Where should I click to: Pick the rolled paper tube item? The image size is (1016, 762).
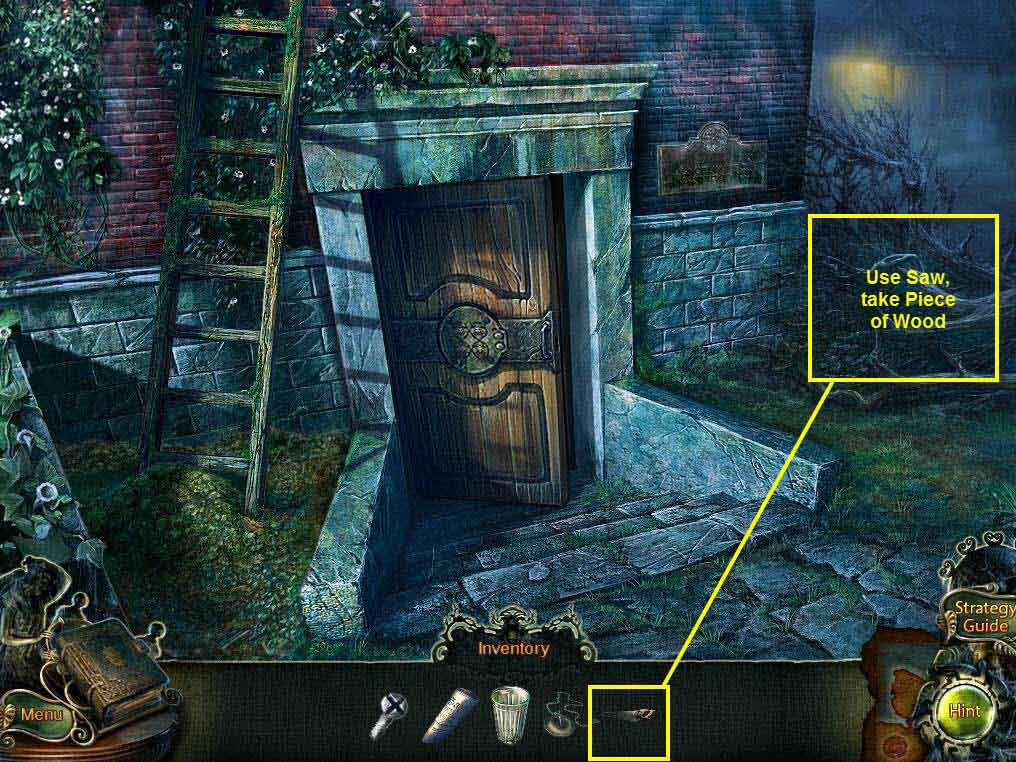451,712
